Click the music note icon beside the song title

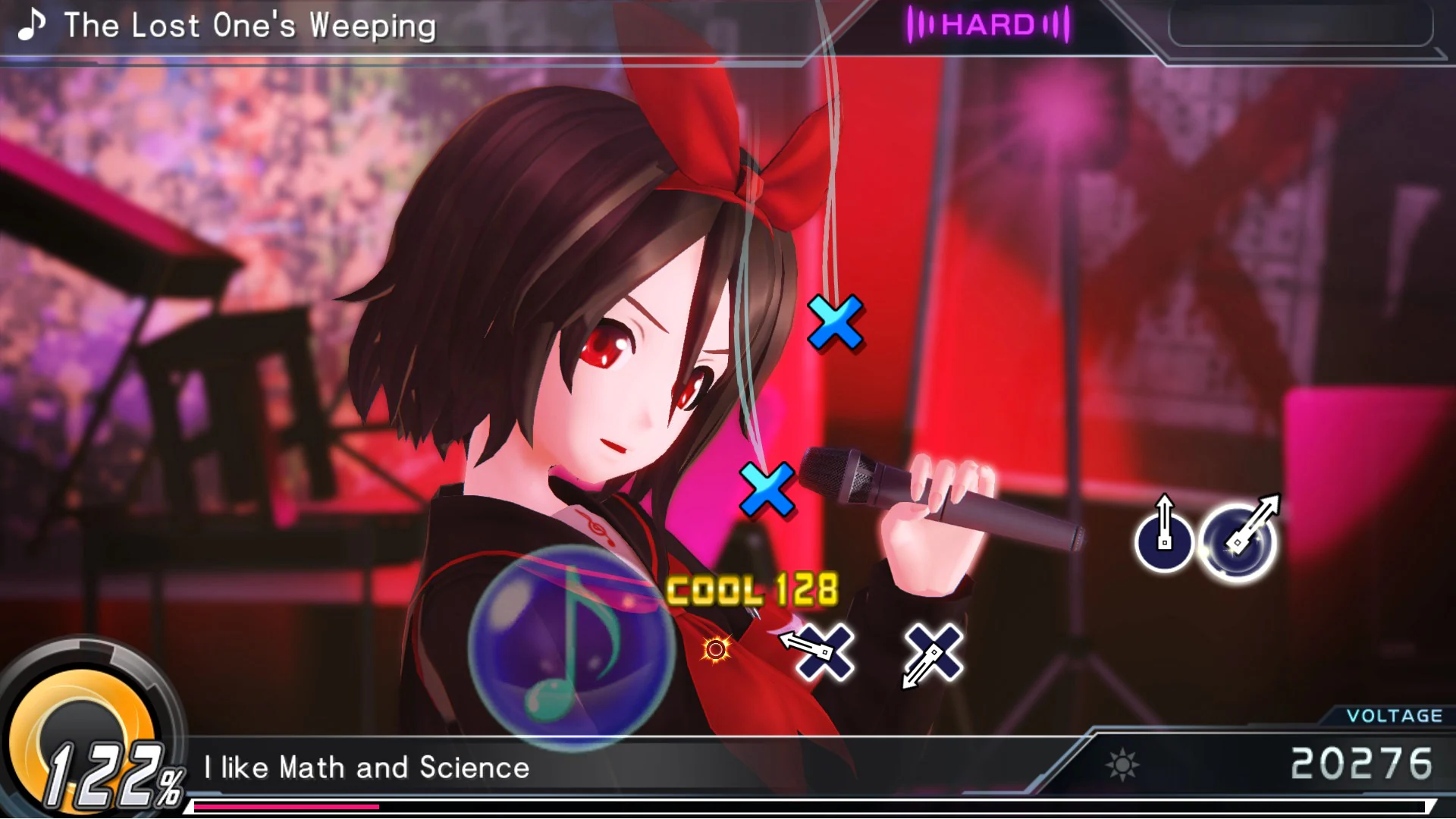coord(32,27)
